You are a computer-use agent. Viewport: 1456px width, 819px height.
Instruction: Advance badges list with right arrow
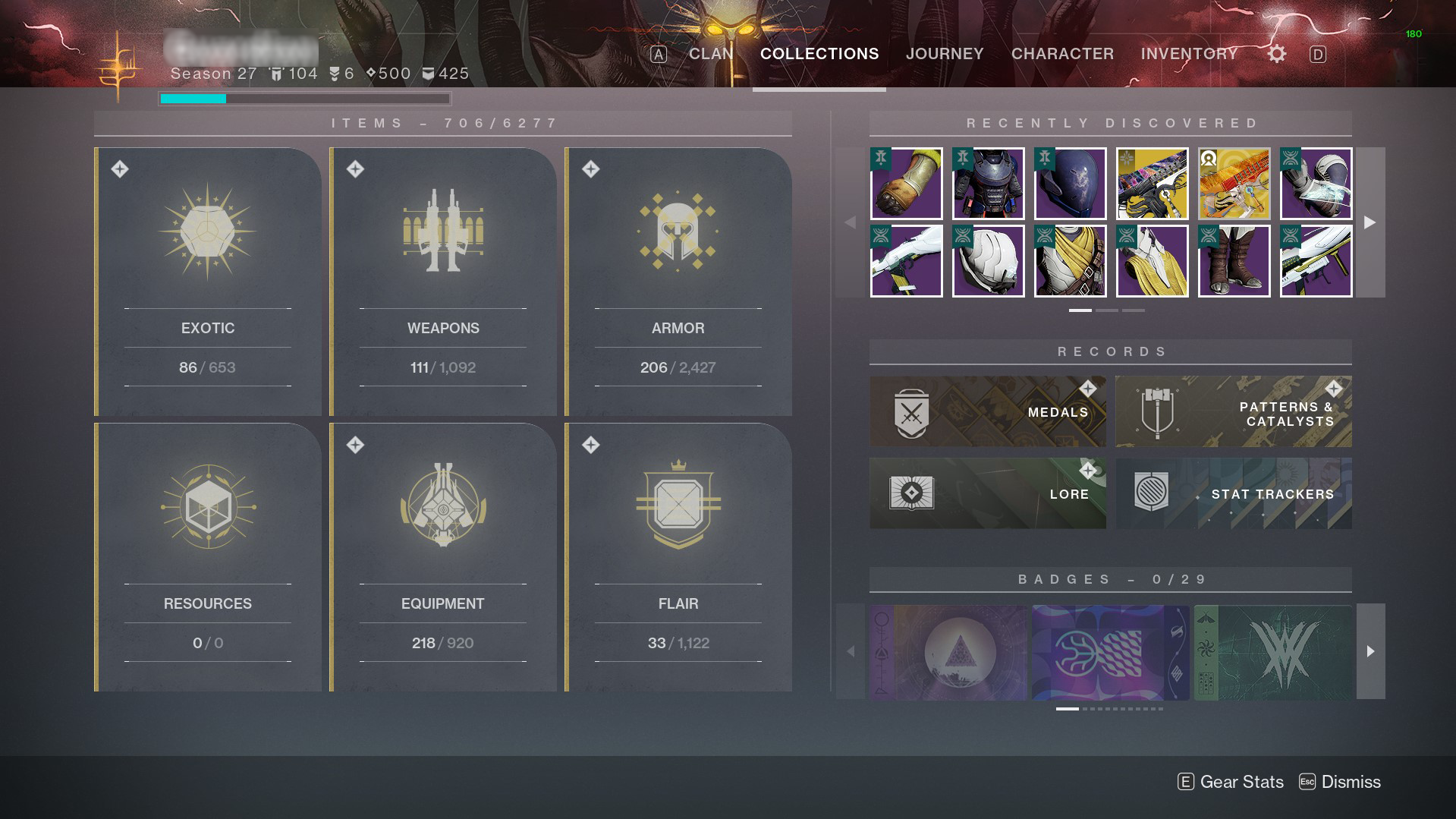(x=1370, y=651)
